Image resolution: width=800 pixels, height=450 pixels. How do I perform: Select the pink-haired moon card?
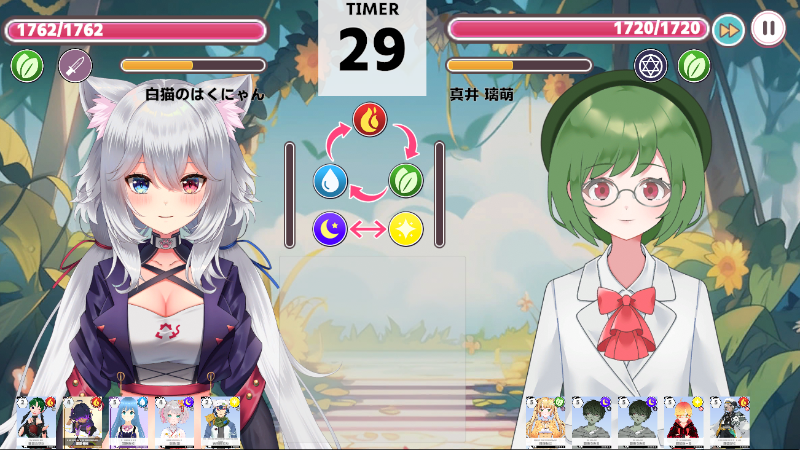(175, 421)
